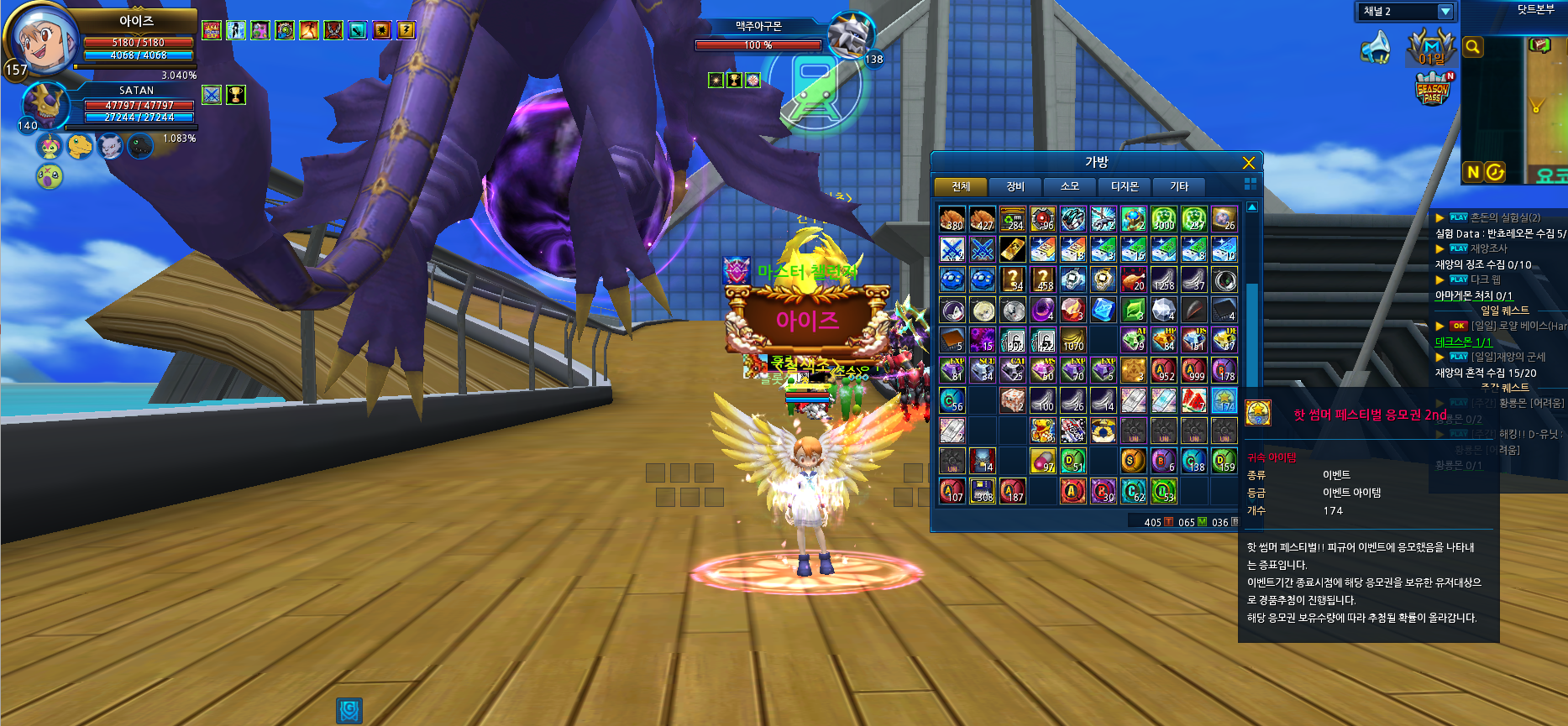
Task: Select the 기타 inventory tab
Action: [1179, 186]
